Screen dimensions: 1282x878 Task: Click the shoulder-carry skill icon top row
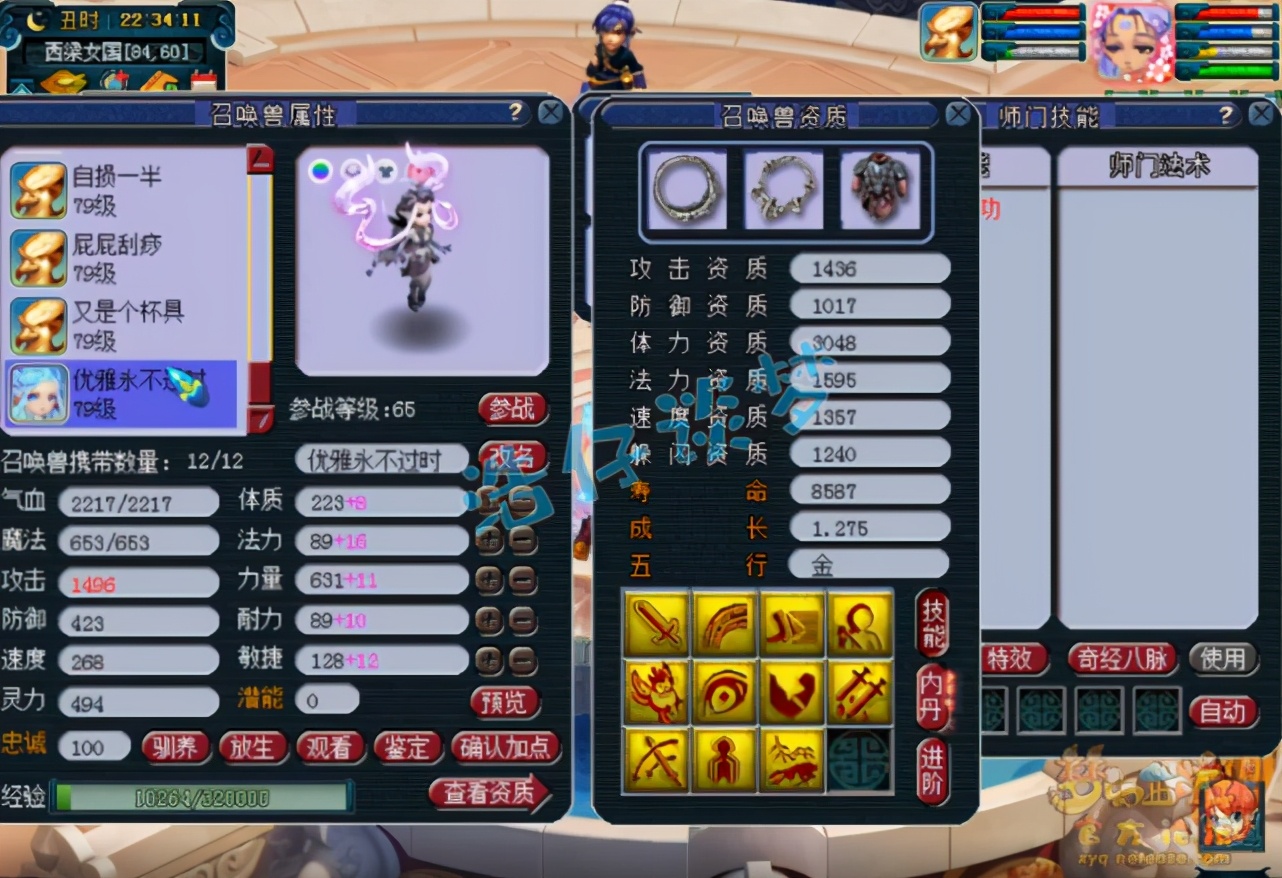860,620
